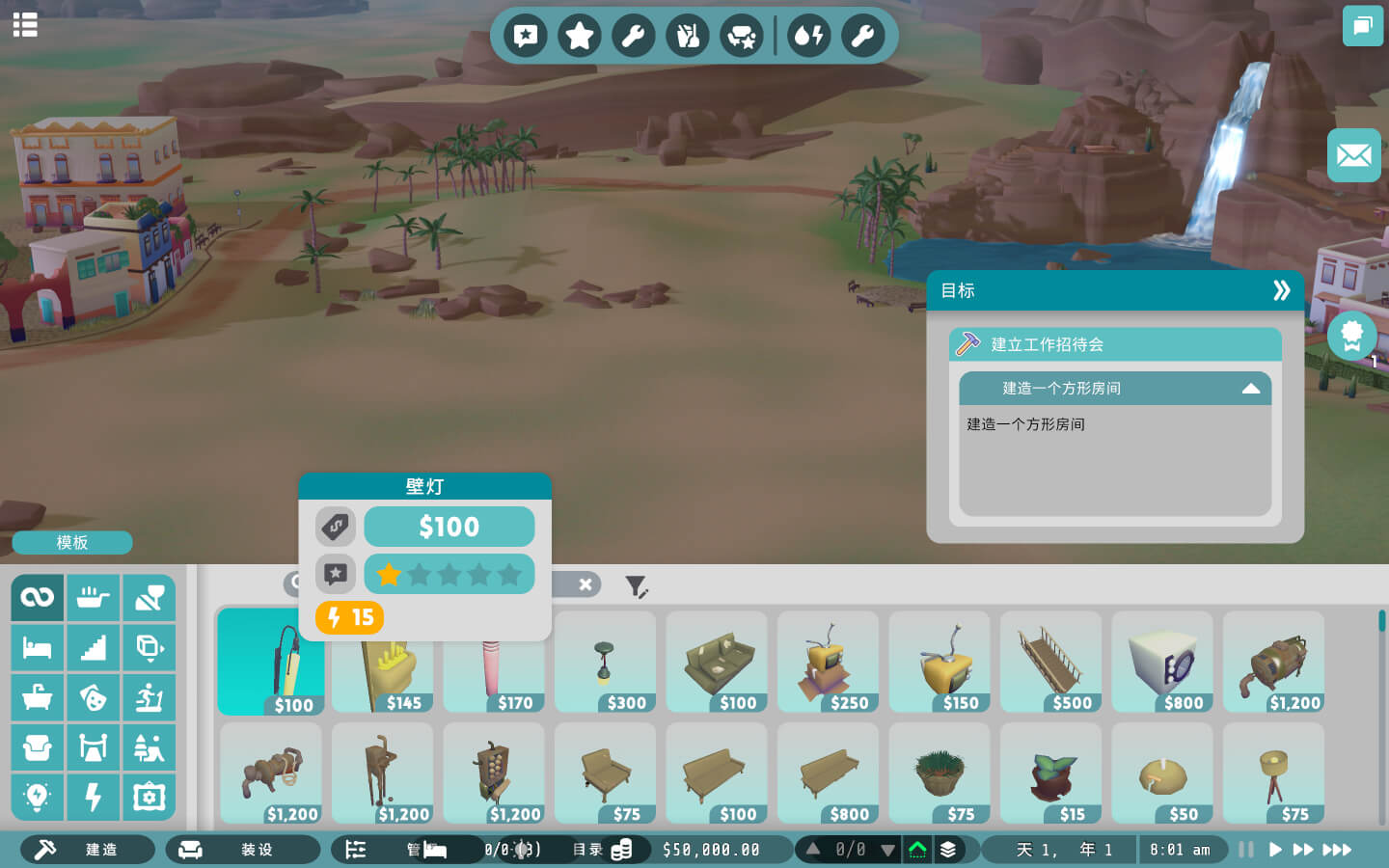Collapse the 目标 objectives panel with its double chevron

point(1283,289)
